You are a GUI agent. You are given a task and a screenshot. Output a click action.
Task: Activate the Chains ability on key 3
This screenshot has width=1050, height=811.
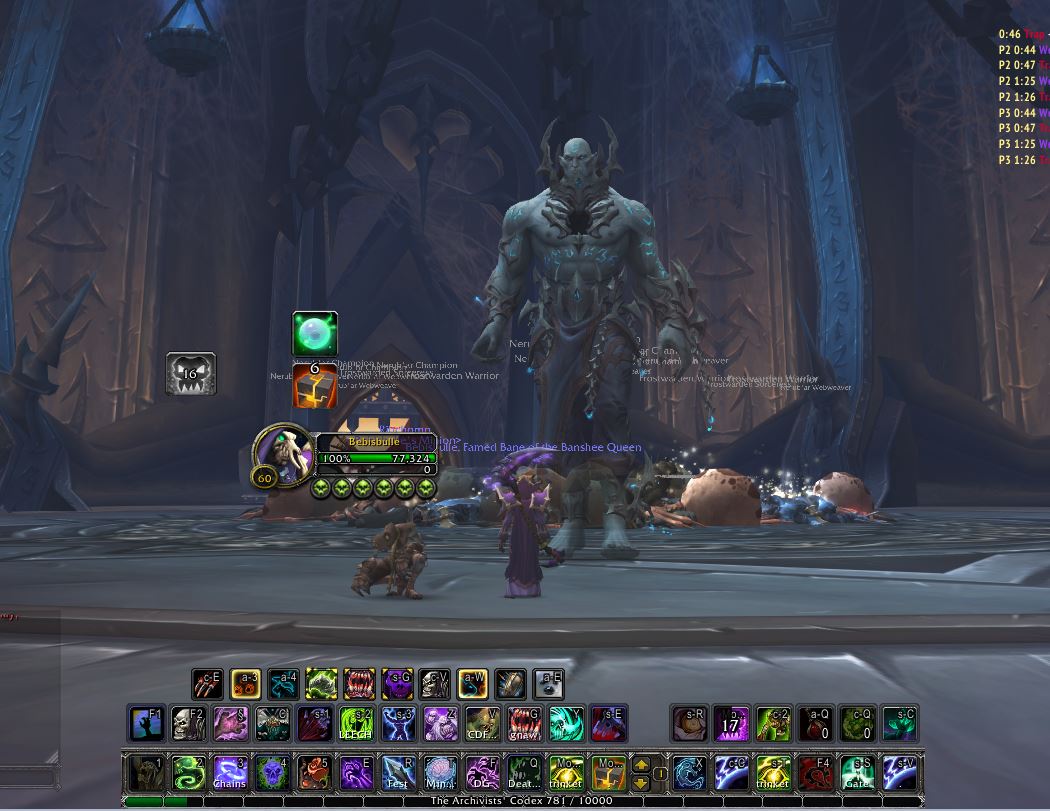229,771
